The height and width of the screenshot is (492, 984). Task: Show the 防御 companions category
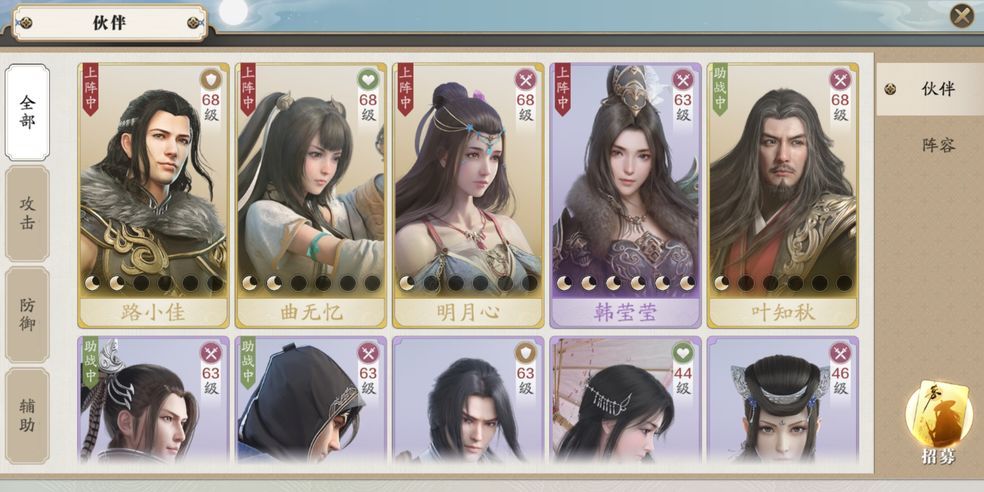click(x=27, y=314)
